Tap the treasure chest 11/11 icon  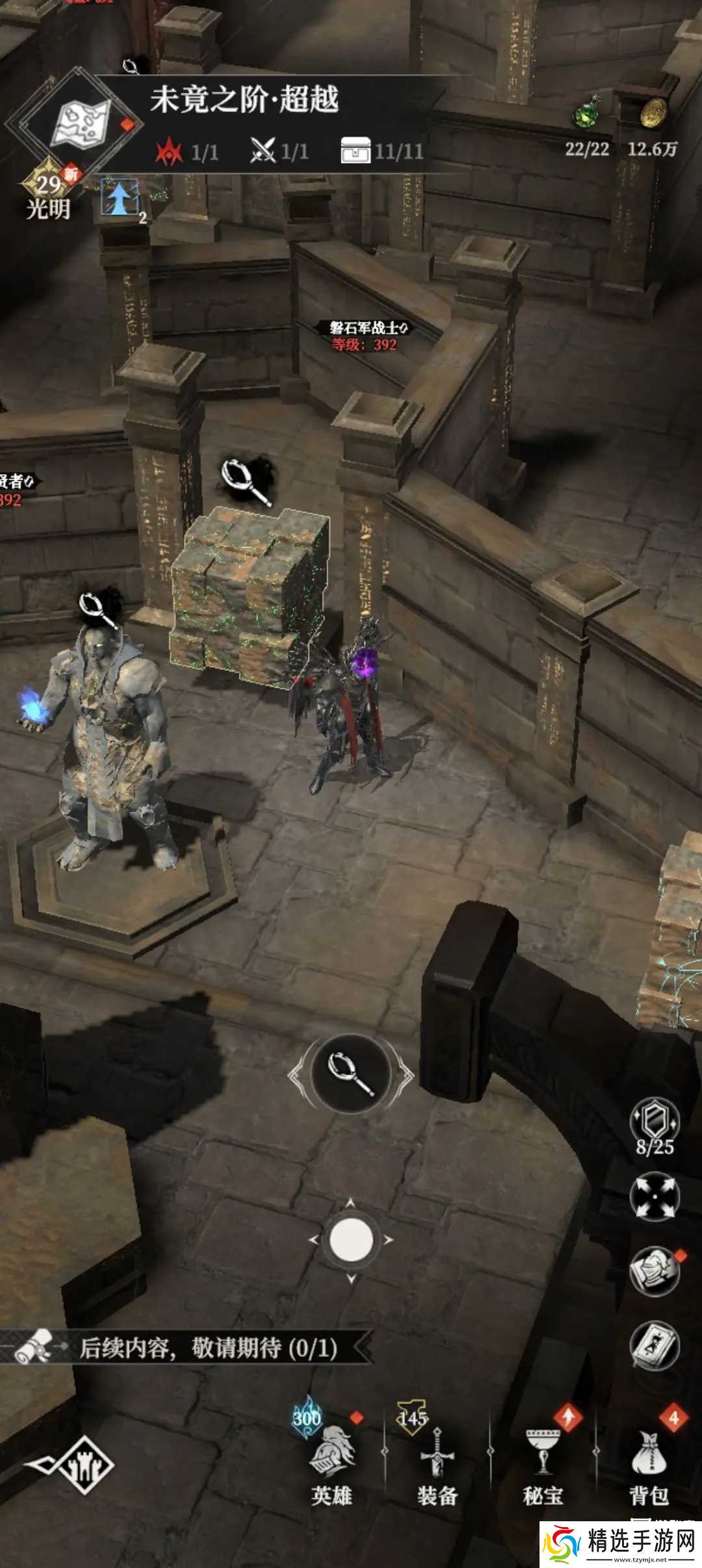tap(356, 150)
